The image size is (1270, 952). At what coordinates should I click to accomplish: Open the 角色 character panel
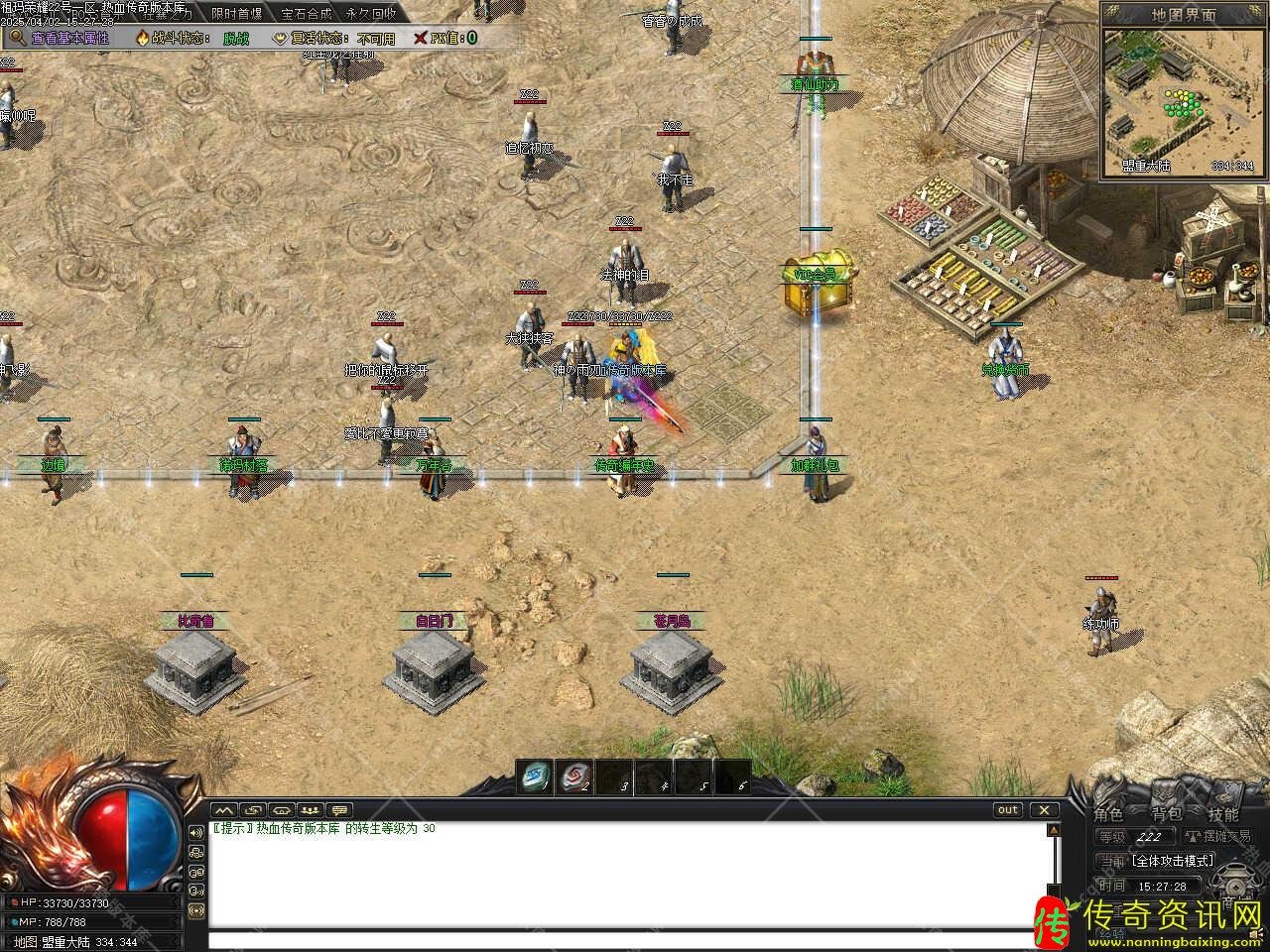point(1108,814)
